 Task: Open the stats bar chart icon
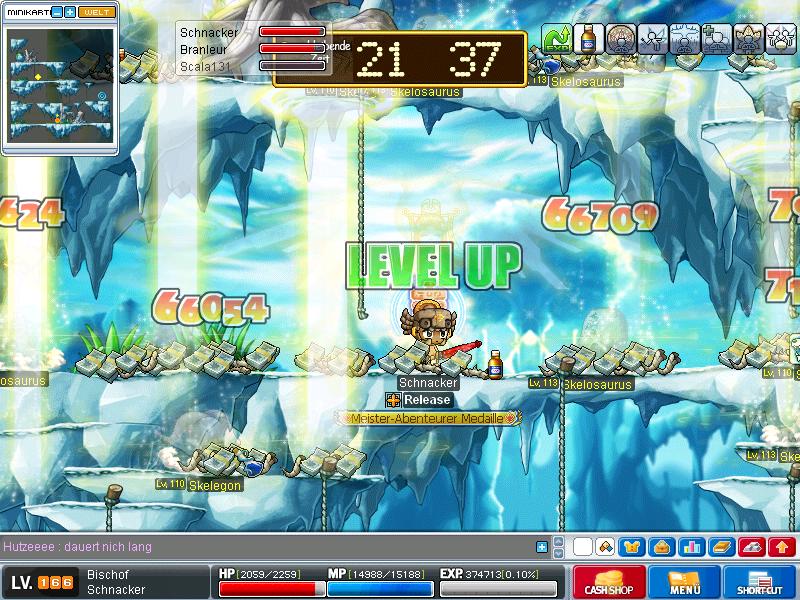(690, 547)
